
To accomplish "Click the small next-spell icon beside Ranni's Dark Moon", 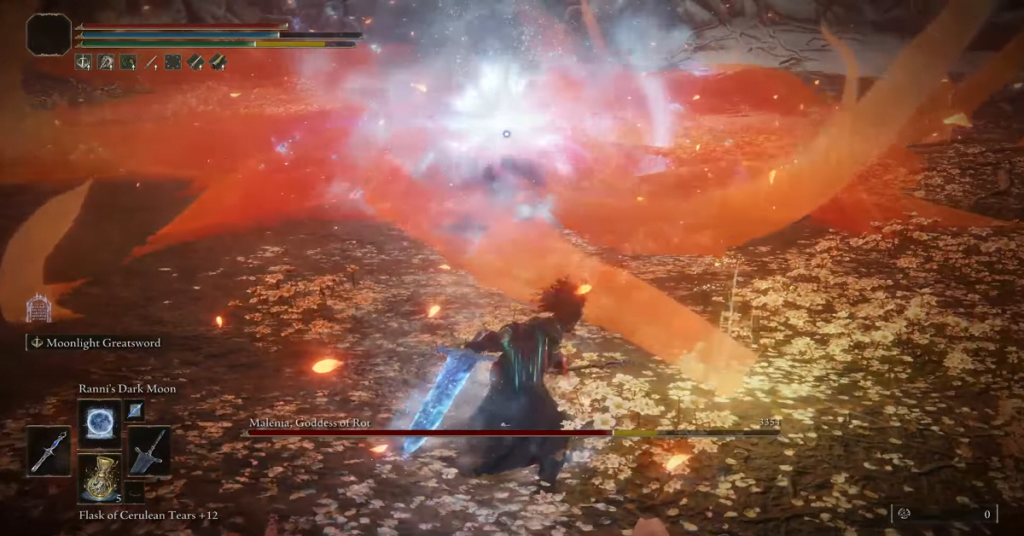I will pyautogui.click(x=135, y=410).
